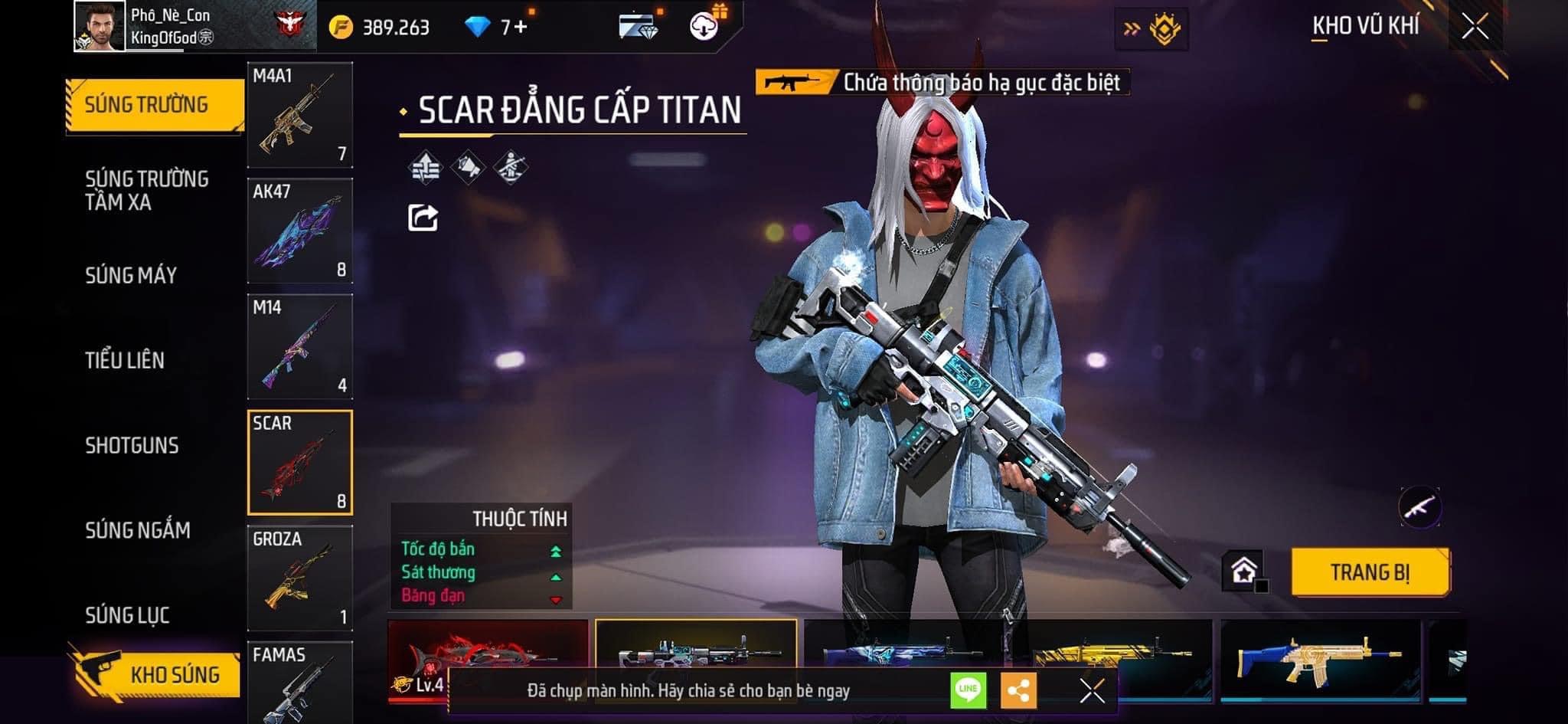Show the Tiểu Liên weapons
This screenshot has height=724, width=1568.
tap(125, 360)
